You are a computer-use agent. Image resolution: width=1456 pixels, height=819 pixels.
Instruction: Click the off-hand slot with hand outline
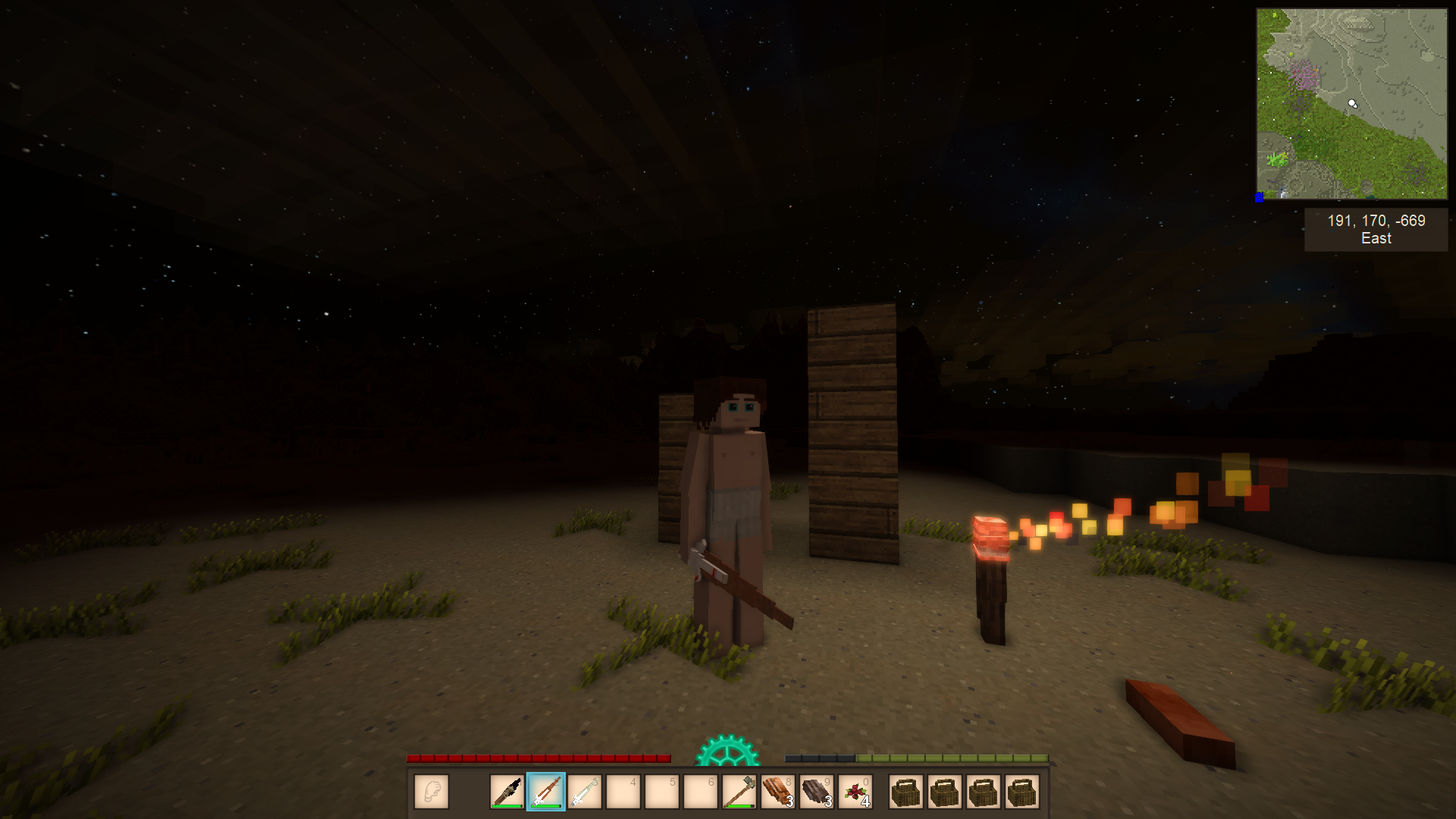pos(431,792)
